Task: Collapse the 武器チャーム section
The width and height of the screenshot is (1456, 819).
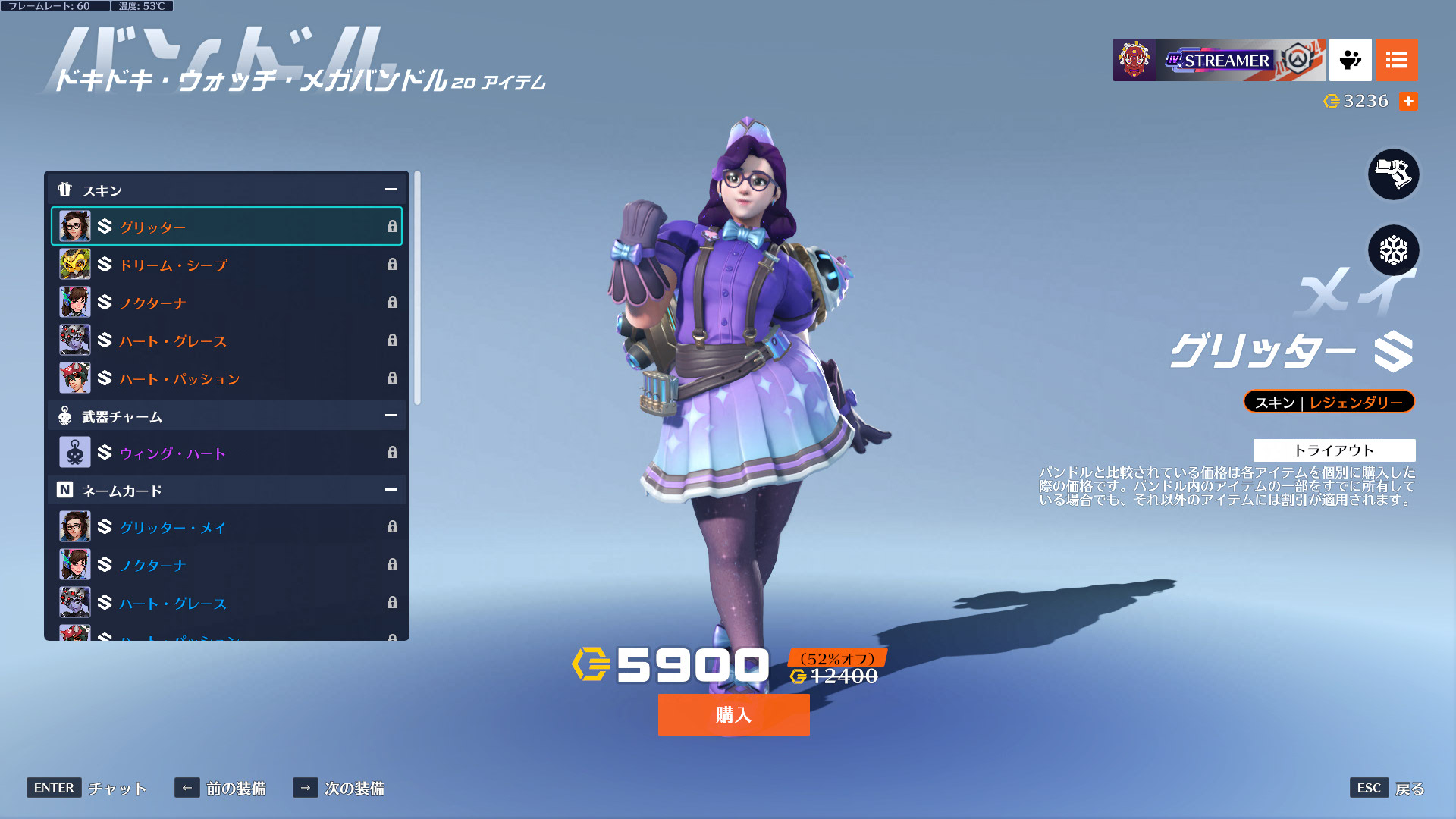Action: point(391,416)
